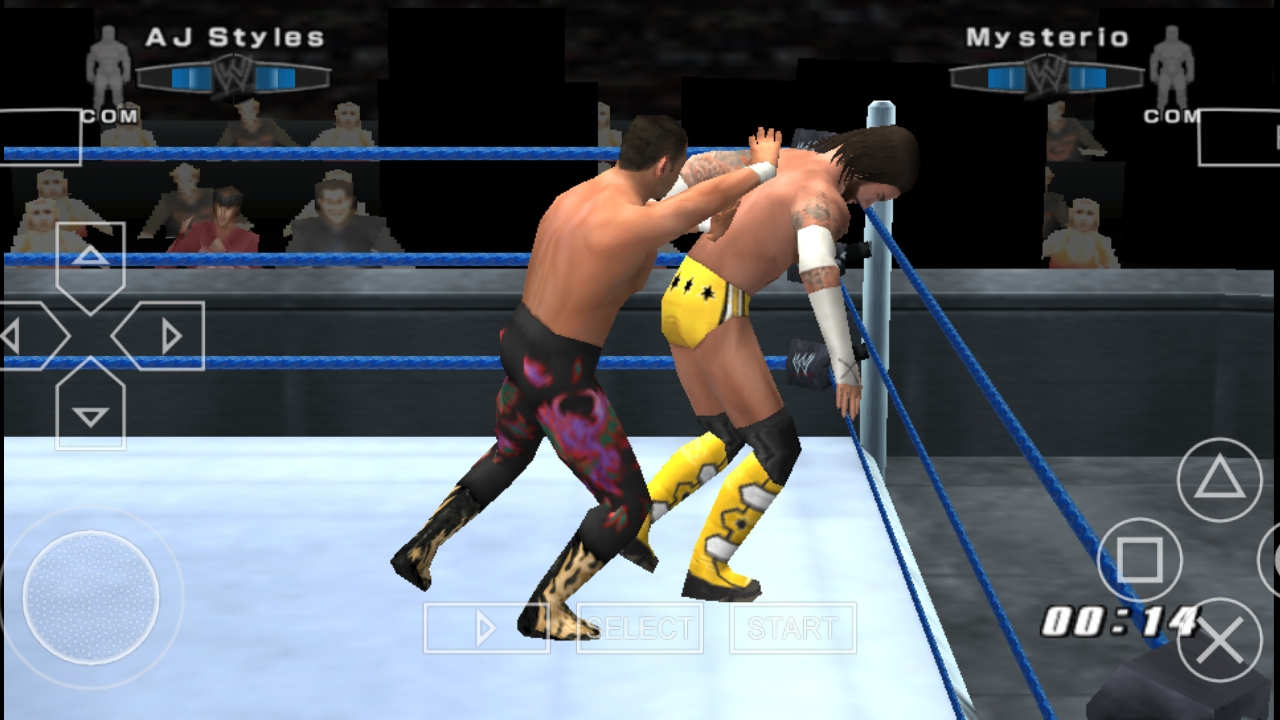Tap the cross action button
Screen dimensions: 1280x720
coord(1219,640)
